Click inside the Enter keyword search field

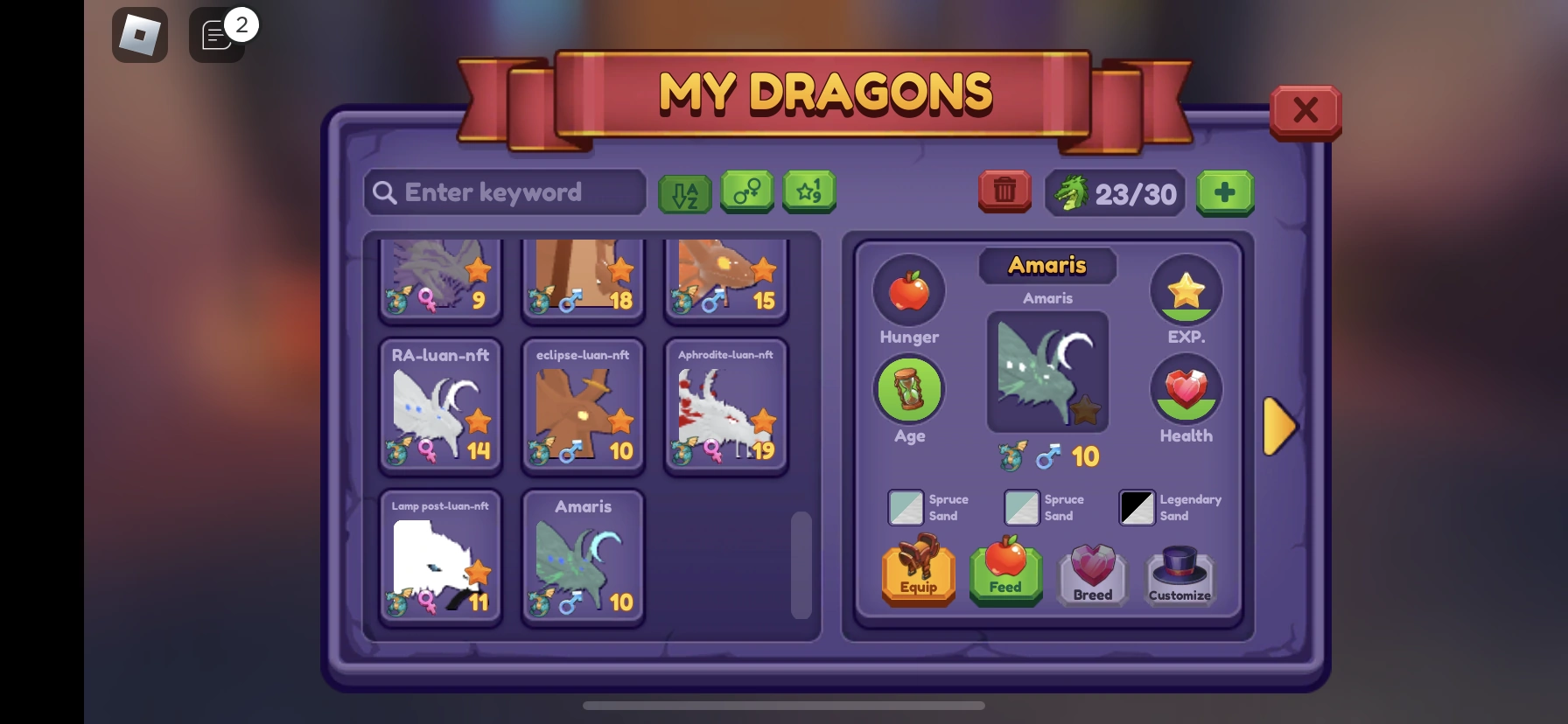(504, 191)
